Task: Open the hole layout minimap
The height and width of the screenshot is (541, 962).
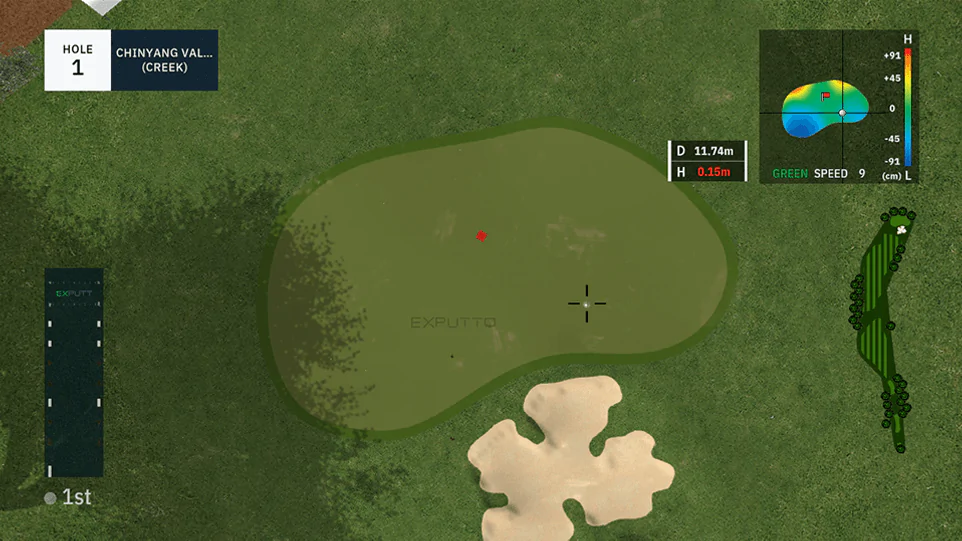Action: [882, 328]
